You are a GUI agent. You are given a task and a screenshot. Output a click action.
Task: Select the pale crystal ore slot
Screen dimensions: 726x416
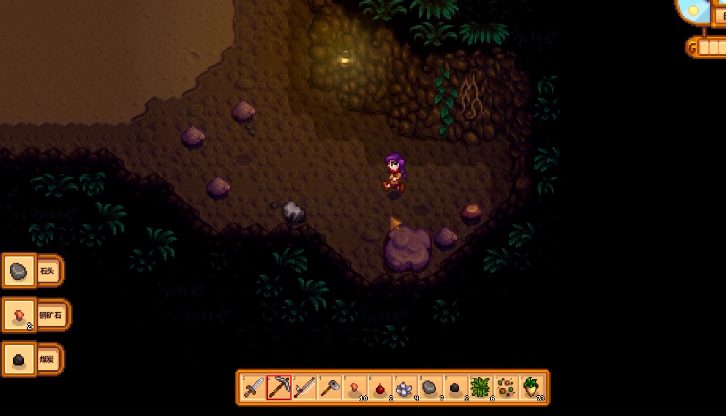coord(405,387)
